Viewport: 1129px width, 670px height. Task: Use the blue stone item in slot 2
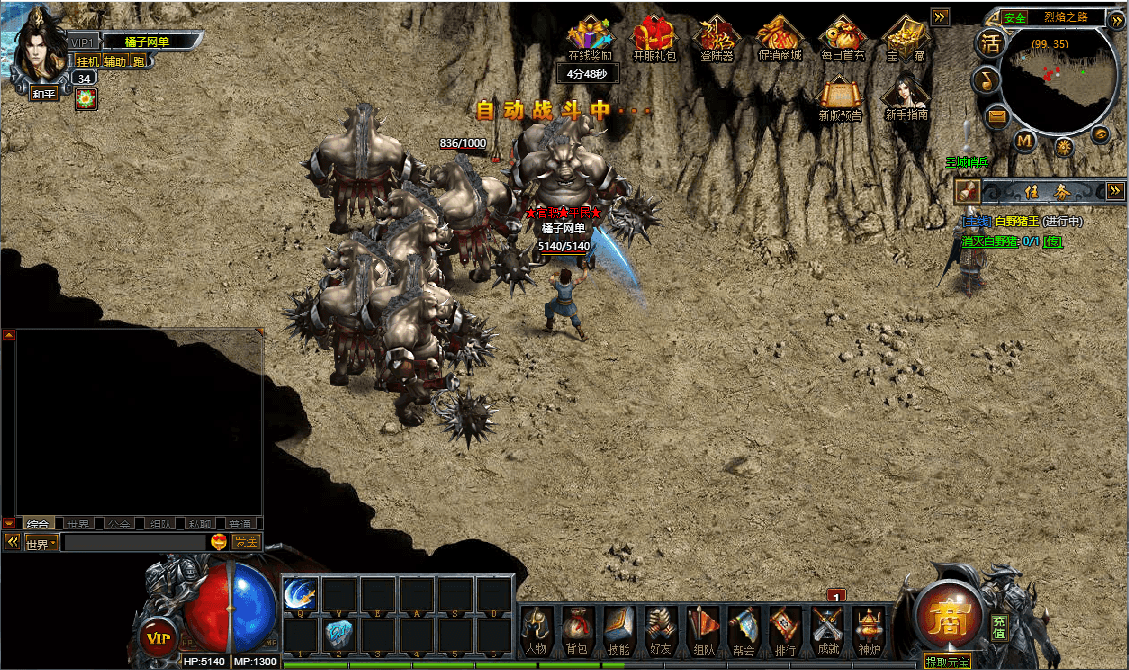point(339,634)
